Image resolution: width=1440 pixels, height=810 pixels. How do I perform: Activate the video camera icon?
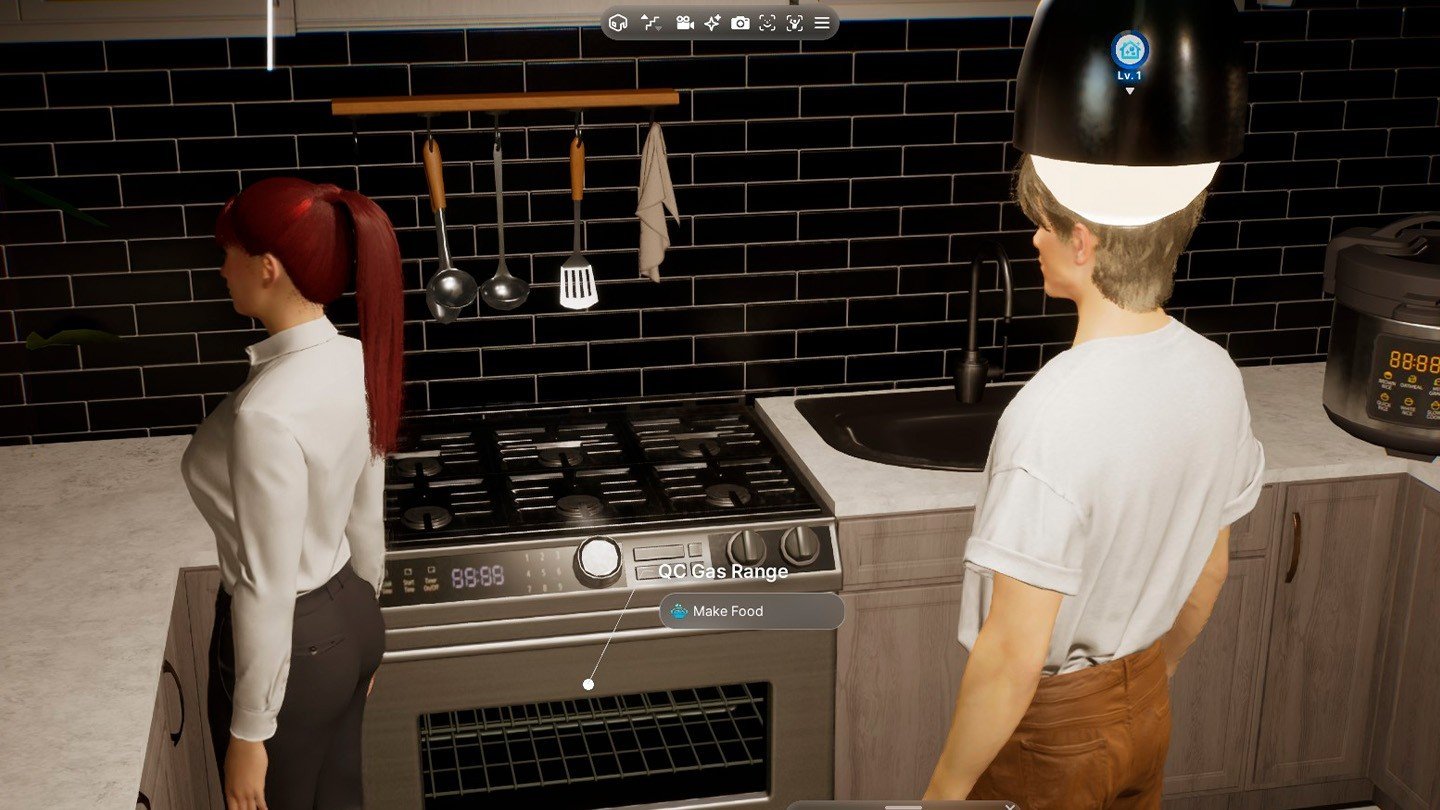pyautogui.click(x=685, y=23)
